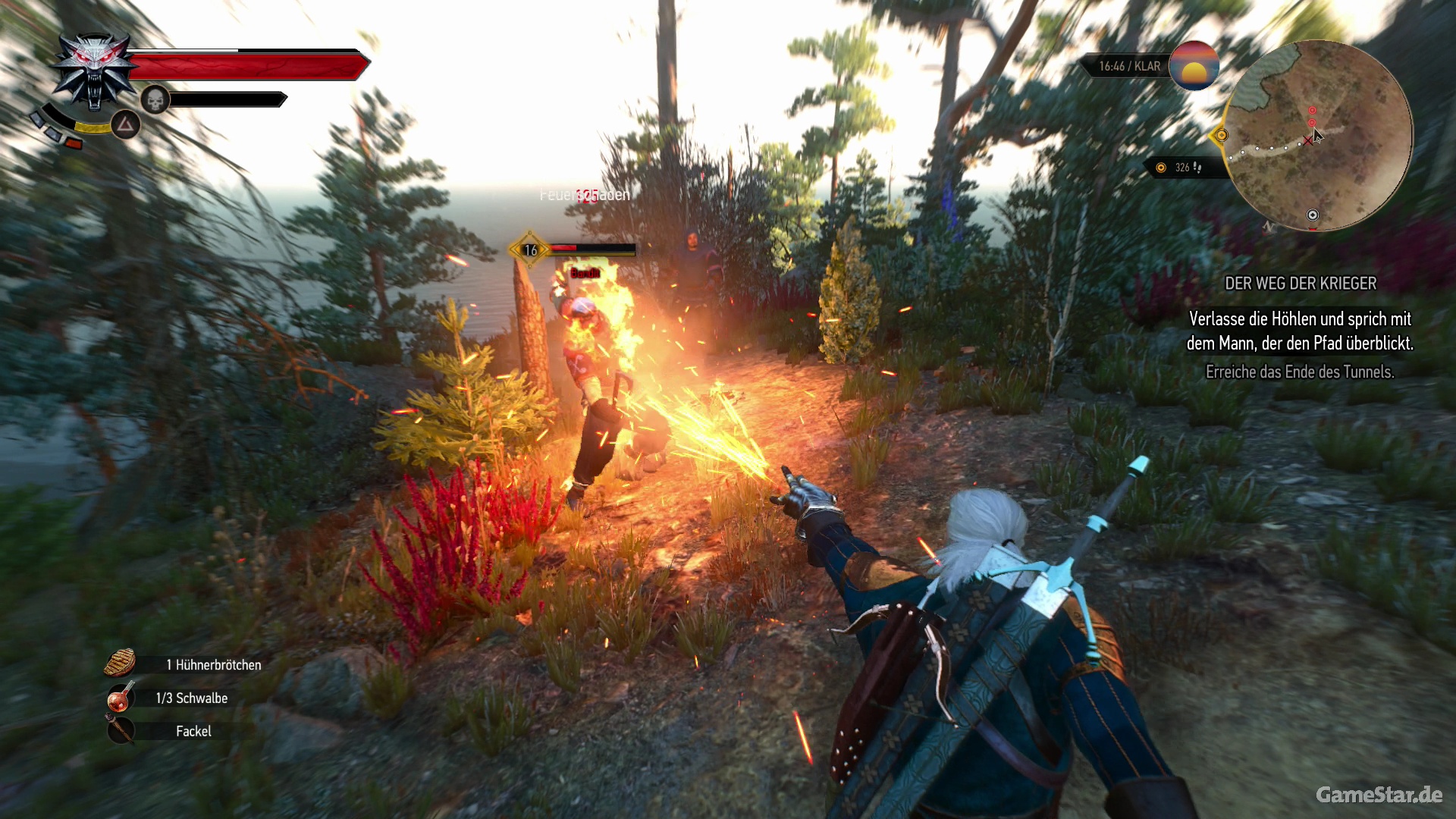The width and height of the screenshot is (1456, 819).
Task: Select the Hühnerbrötchen food slot
Action: pos(120,664)
